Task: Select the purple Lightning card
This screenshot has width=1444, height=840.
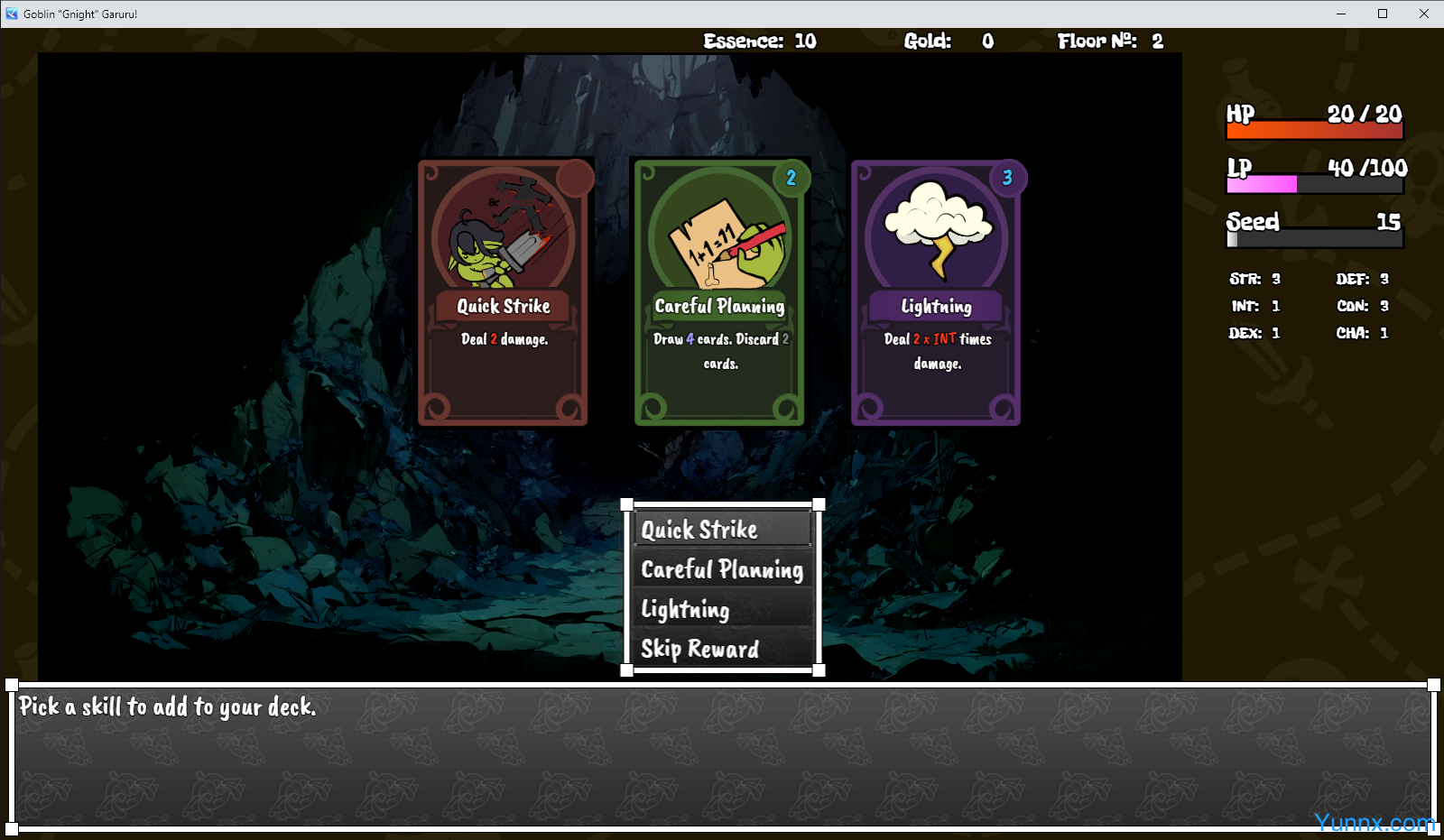Action: (x=936, y=292)
